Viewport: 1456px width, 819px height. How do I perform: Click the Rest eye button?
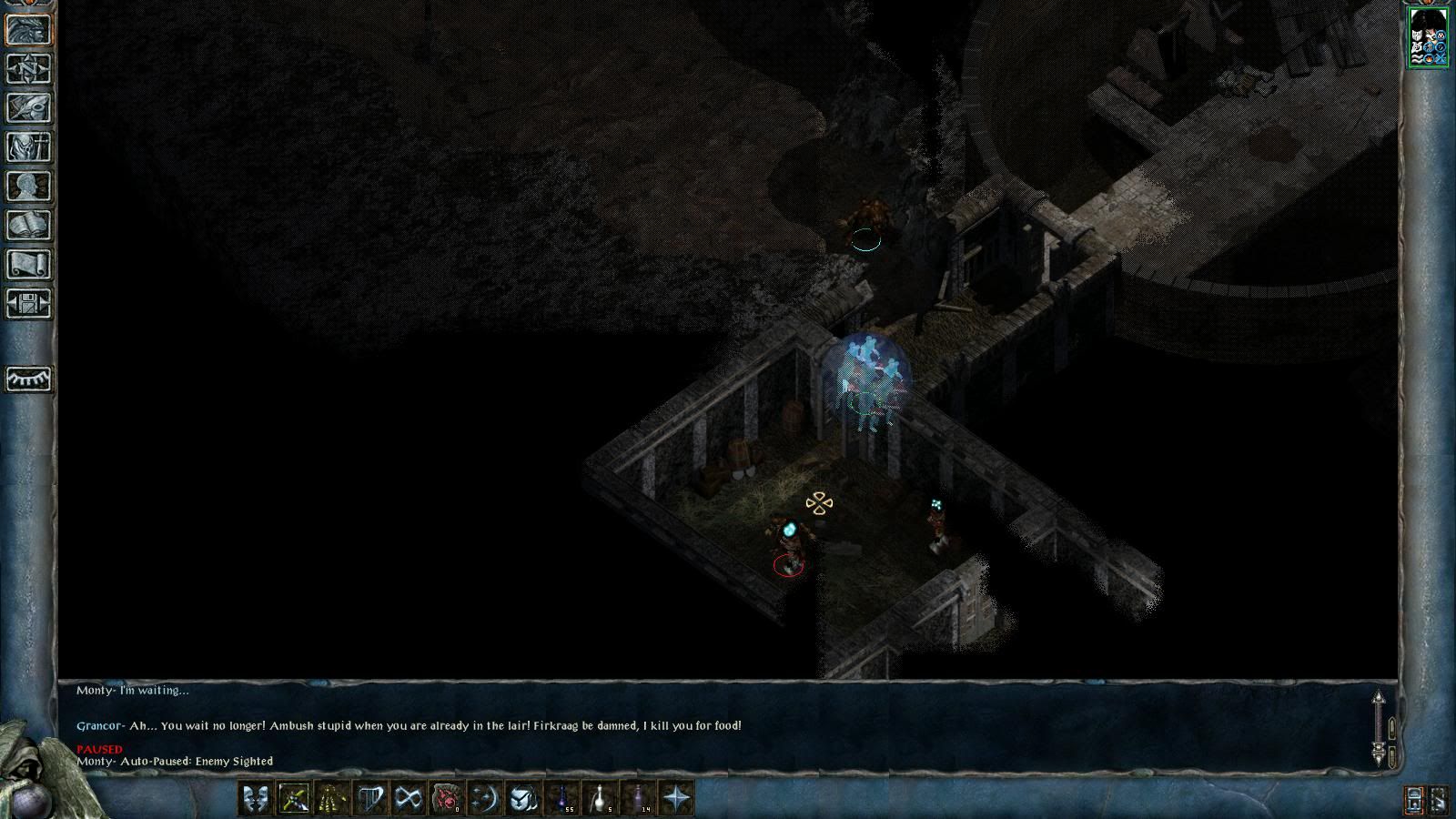coord(29,378)
